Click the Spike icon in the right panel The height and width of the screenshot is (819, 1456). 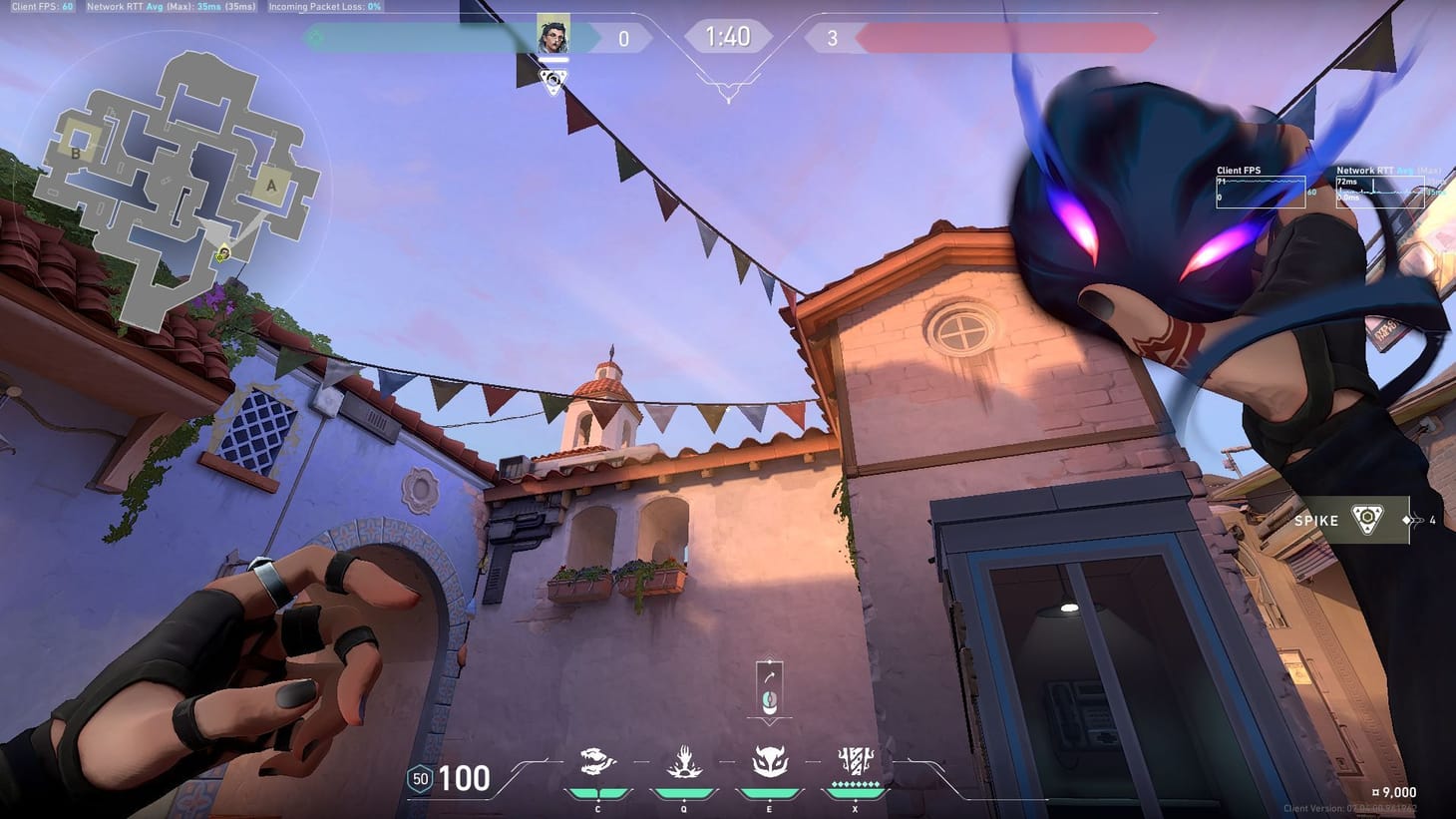[x=1365, y=518]
